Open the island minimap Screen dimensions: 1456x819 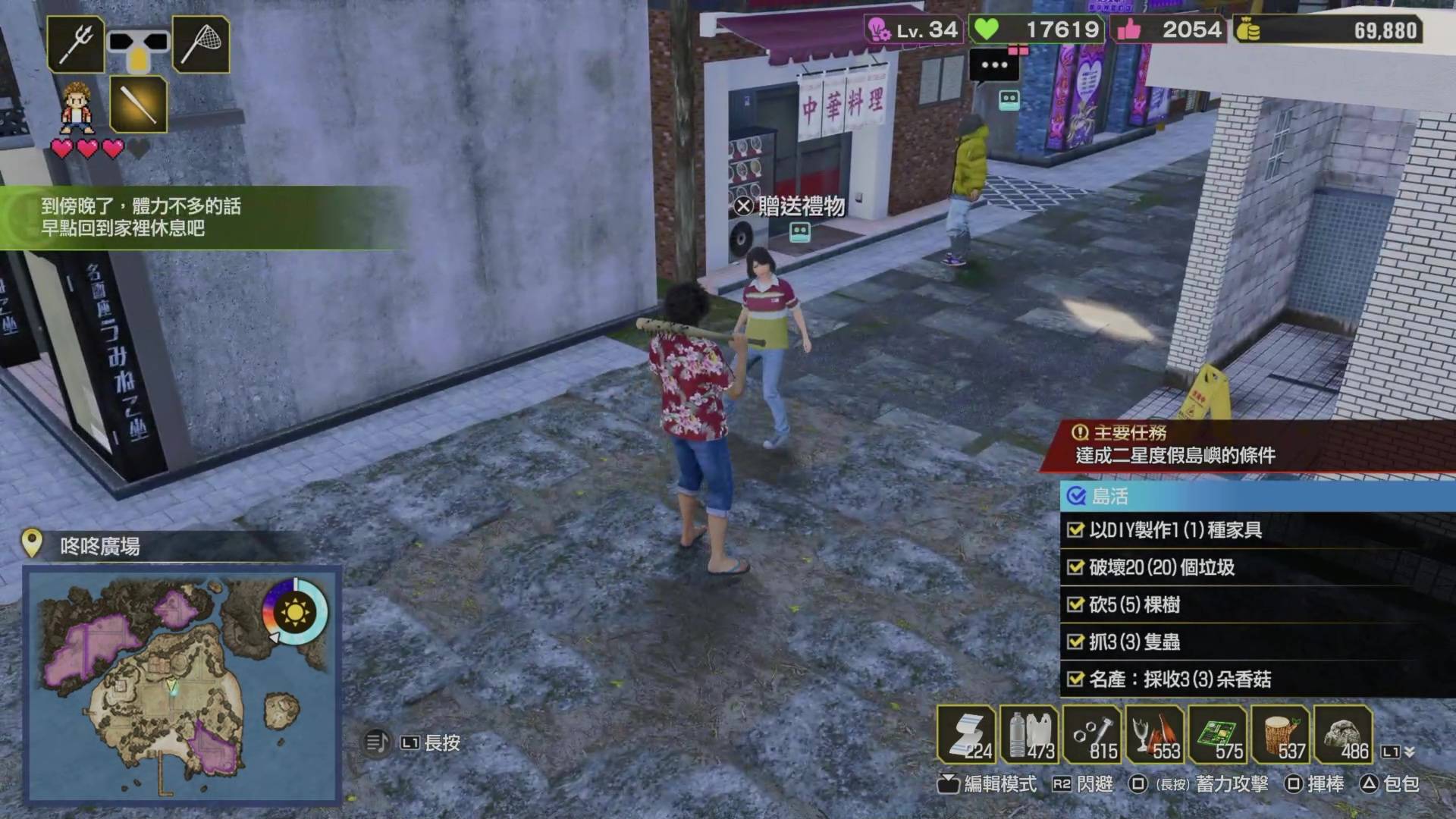point(182,685)
